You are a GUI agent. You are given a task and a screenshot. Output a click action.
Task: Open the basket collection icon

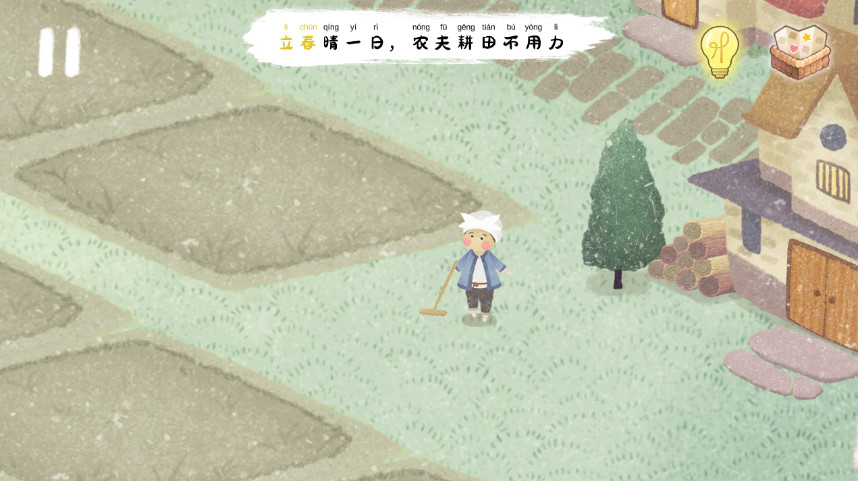pos(800,50)
